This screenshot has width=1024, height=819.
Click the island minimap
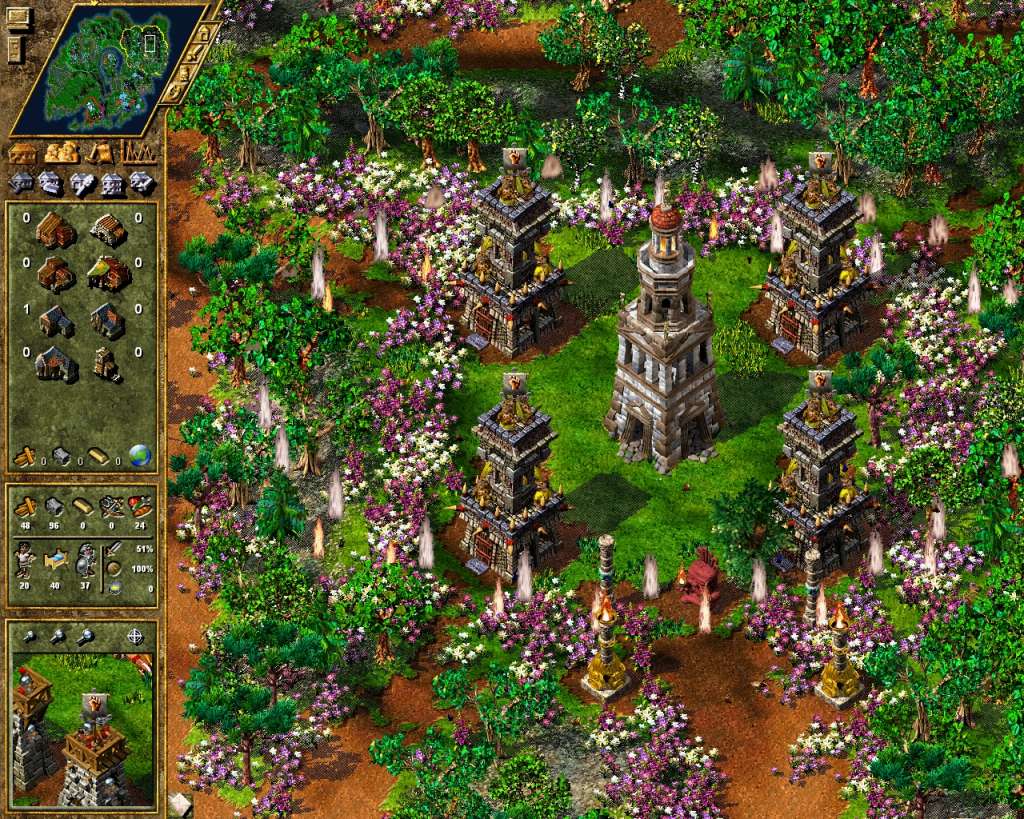point(95,67)
